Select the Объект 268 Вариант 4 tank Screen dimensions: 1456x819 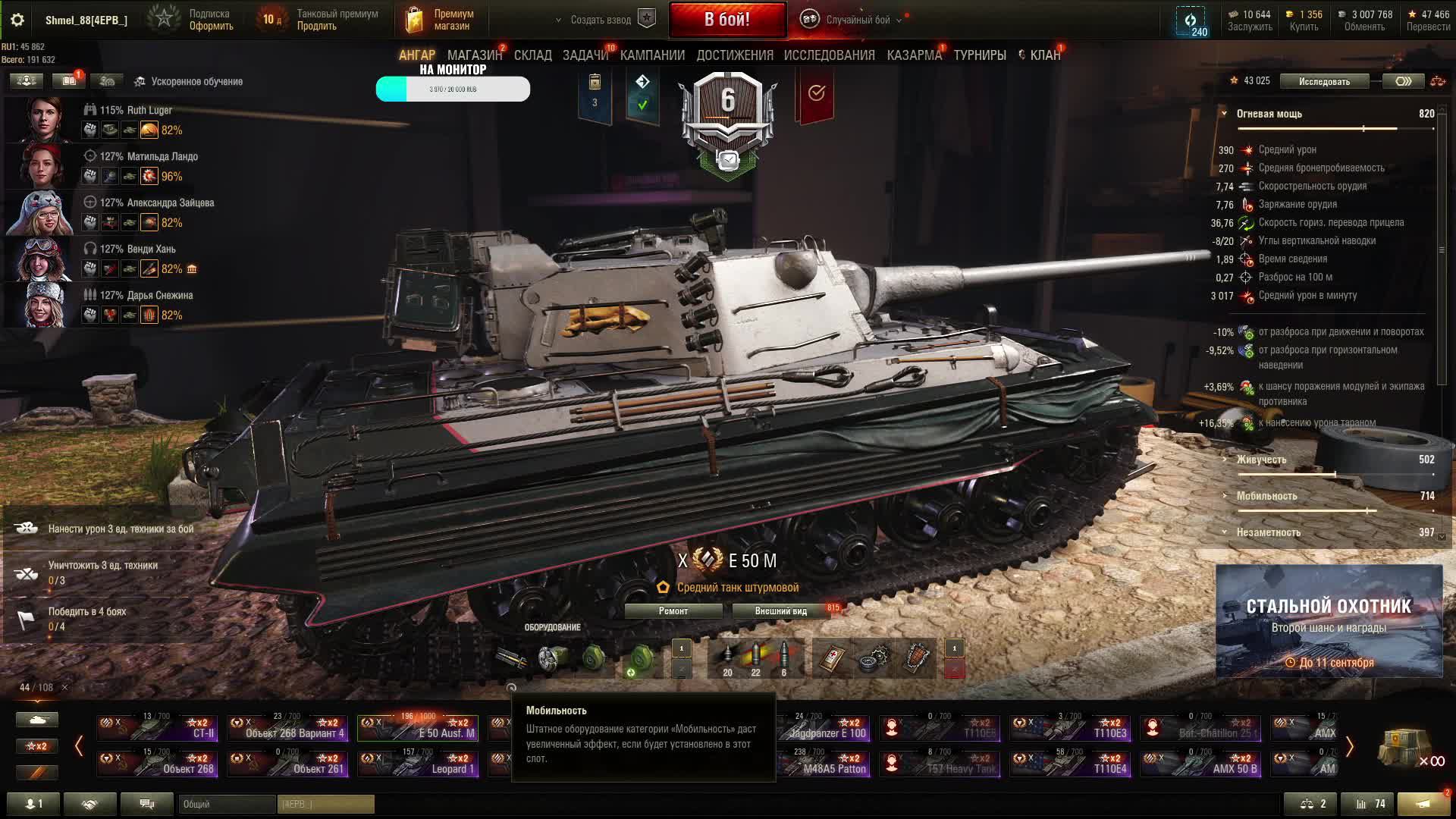coord(287,728)
